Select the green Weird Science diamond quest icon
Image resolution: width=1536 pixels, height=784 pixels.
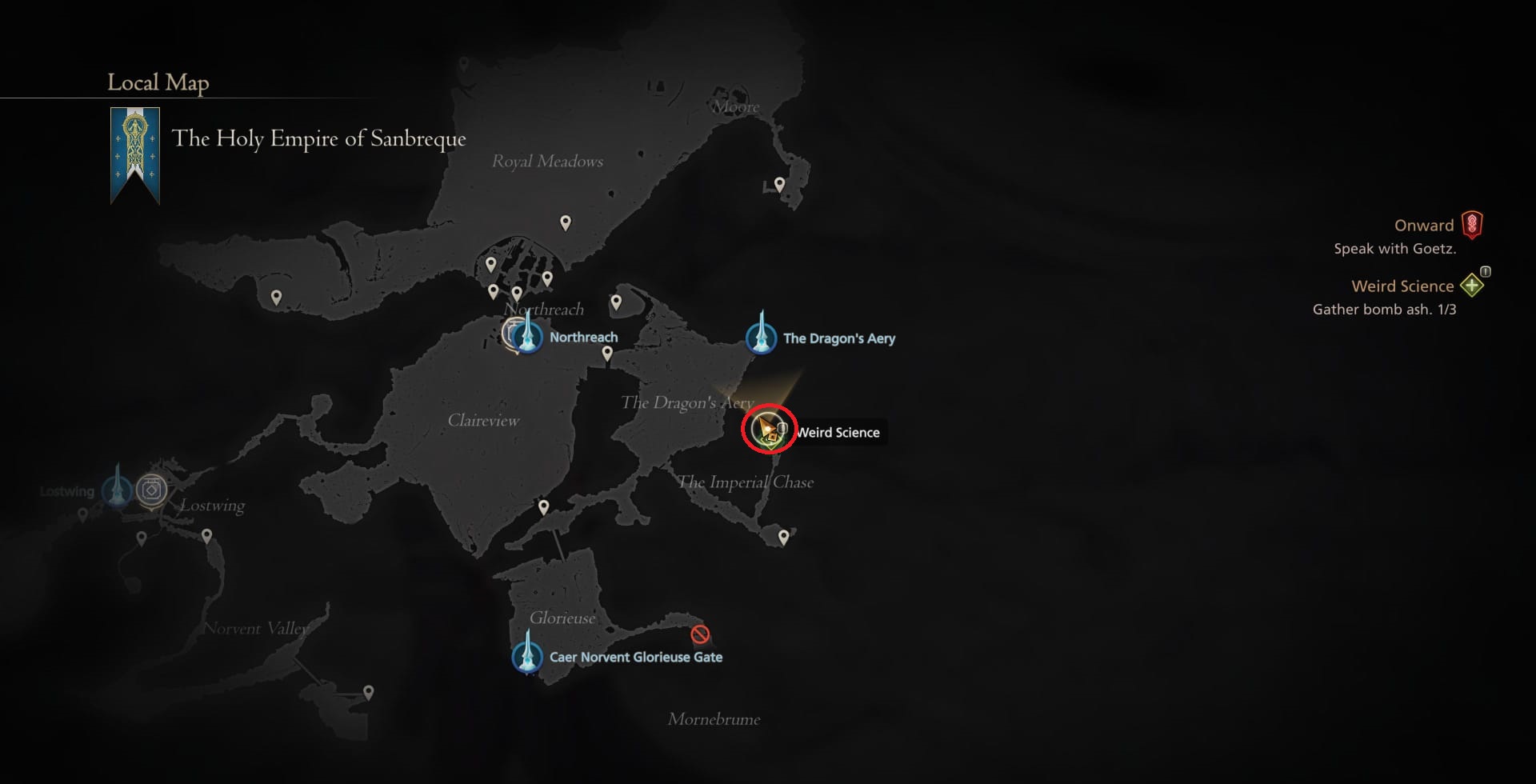click(x=1473, y=284)
